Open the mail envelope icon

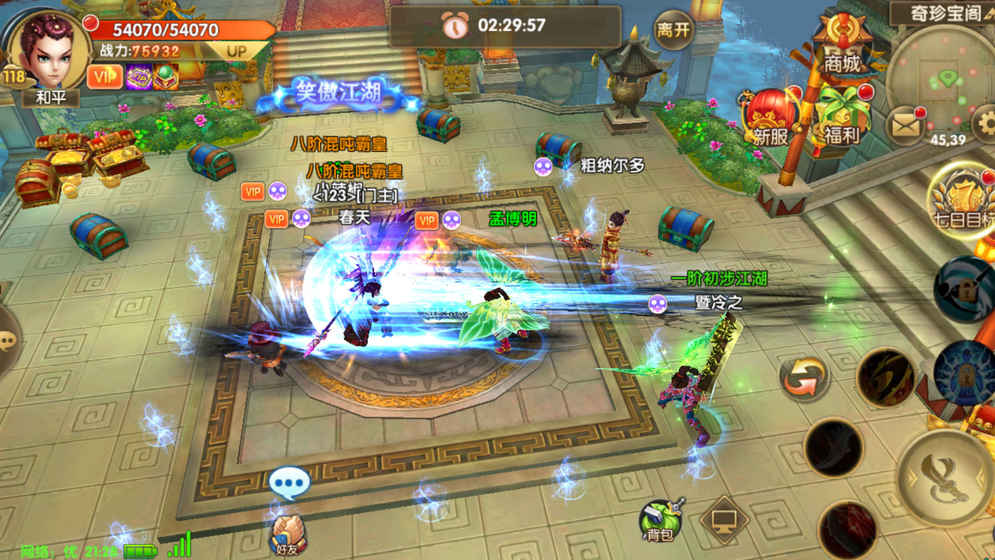pos(905,124)
